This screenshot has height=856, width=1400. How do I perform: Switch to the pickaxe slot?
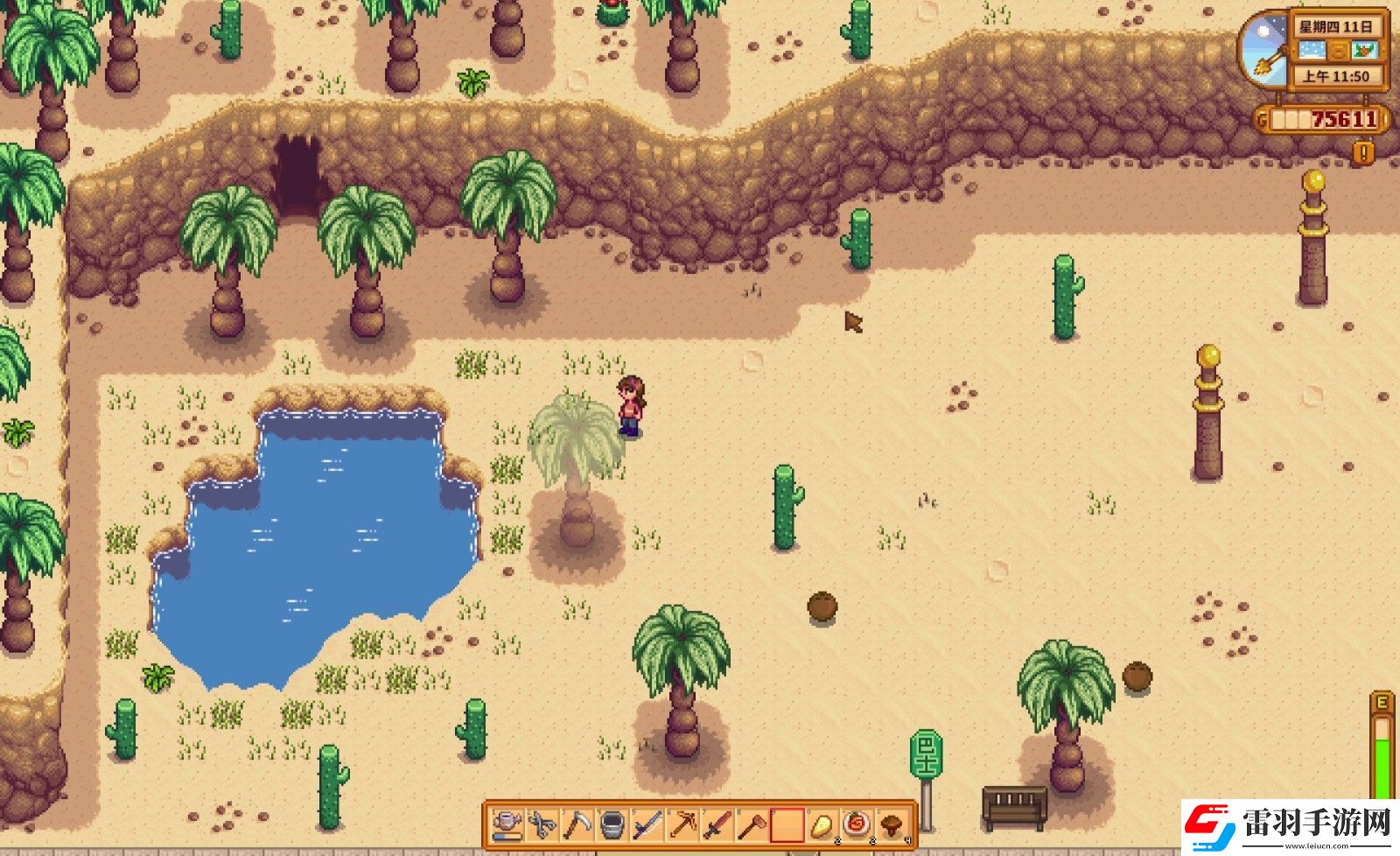click(x=682, y=824)
